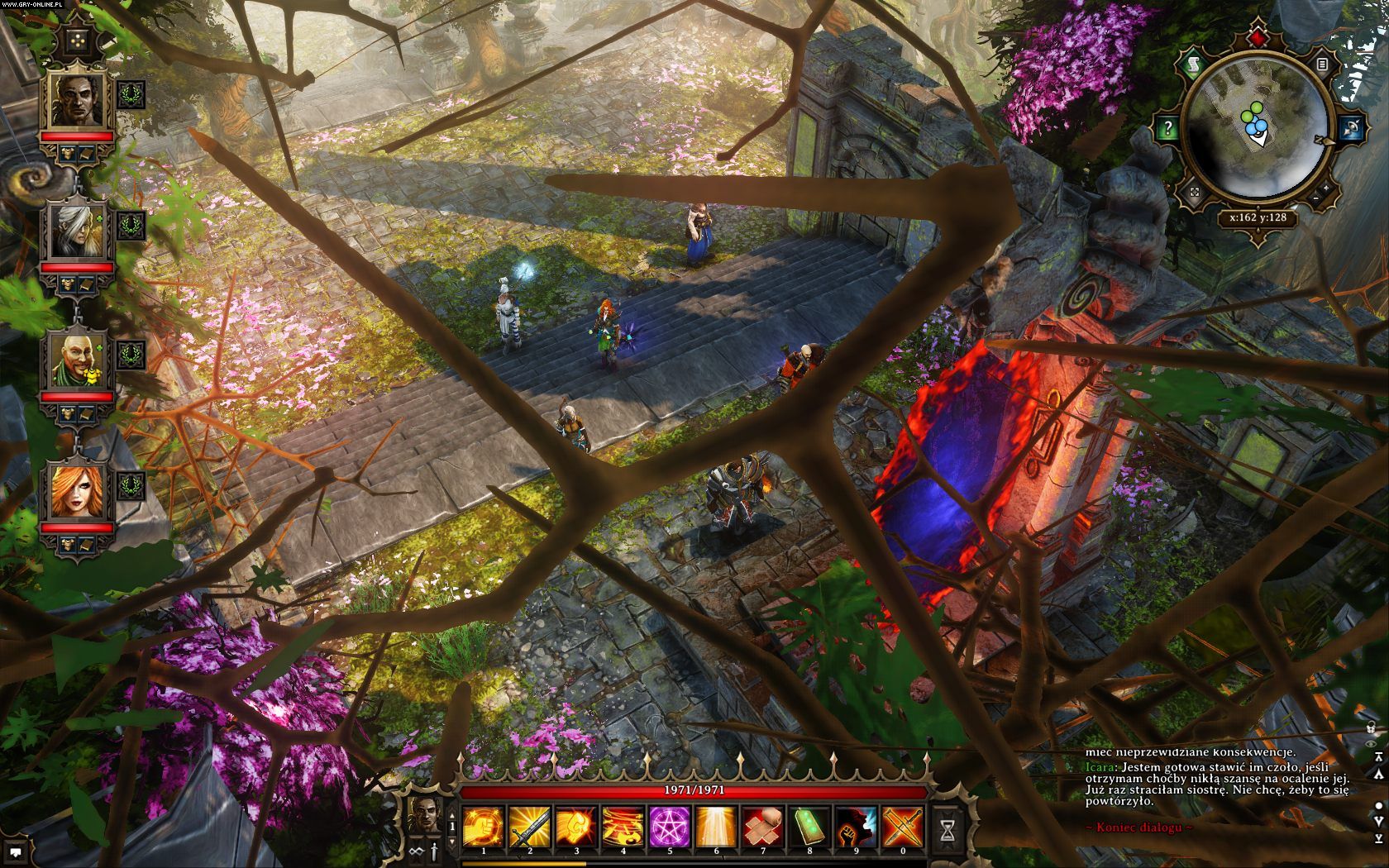
Task: Click the minimap
Action: (1256, 130)
